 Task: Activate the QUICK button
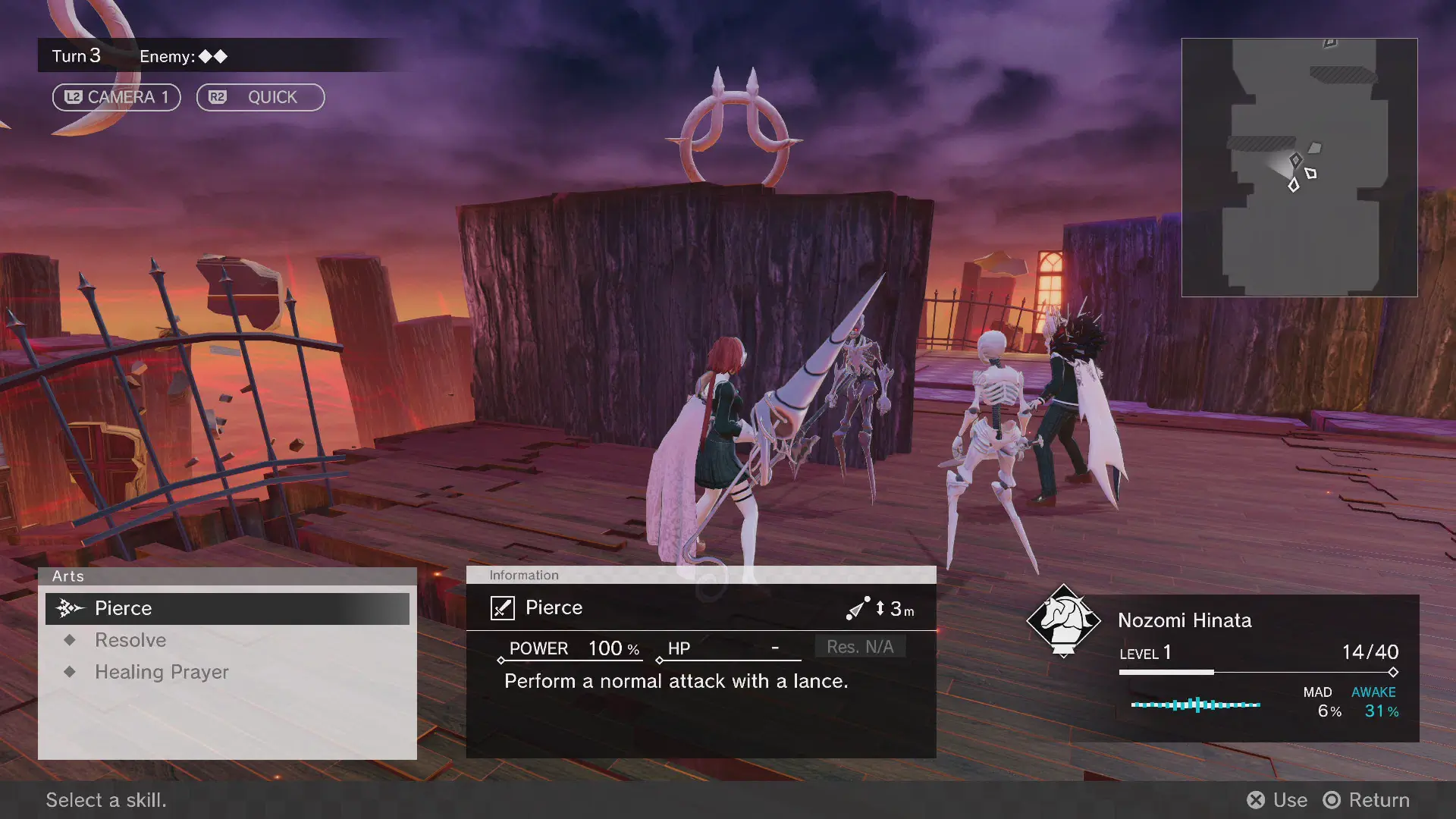pos(260,97)
